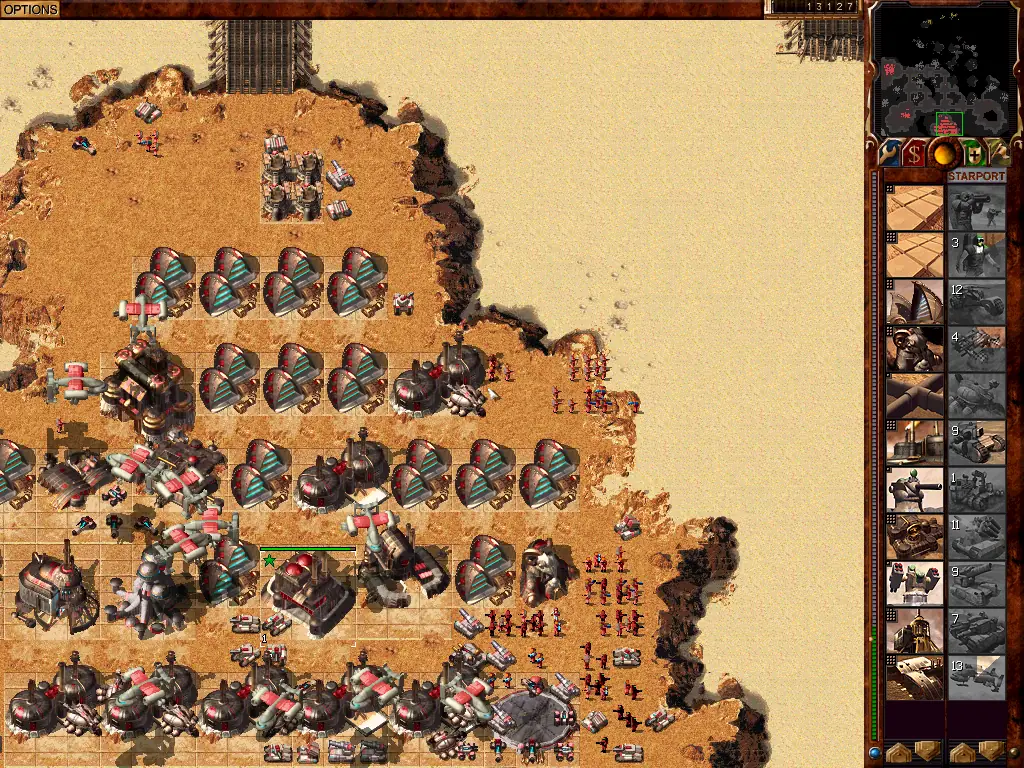Activate the dollar sign sell button
Image resolution: width=1024 pixels, height=768 pixels.
[915, 153]
